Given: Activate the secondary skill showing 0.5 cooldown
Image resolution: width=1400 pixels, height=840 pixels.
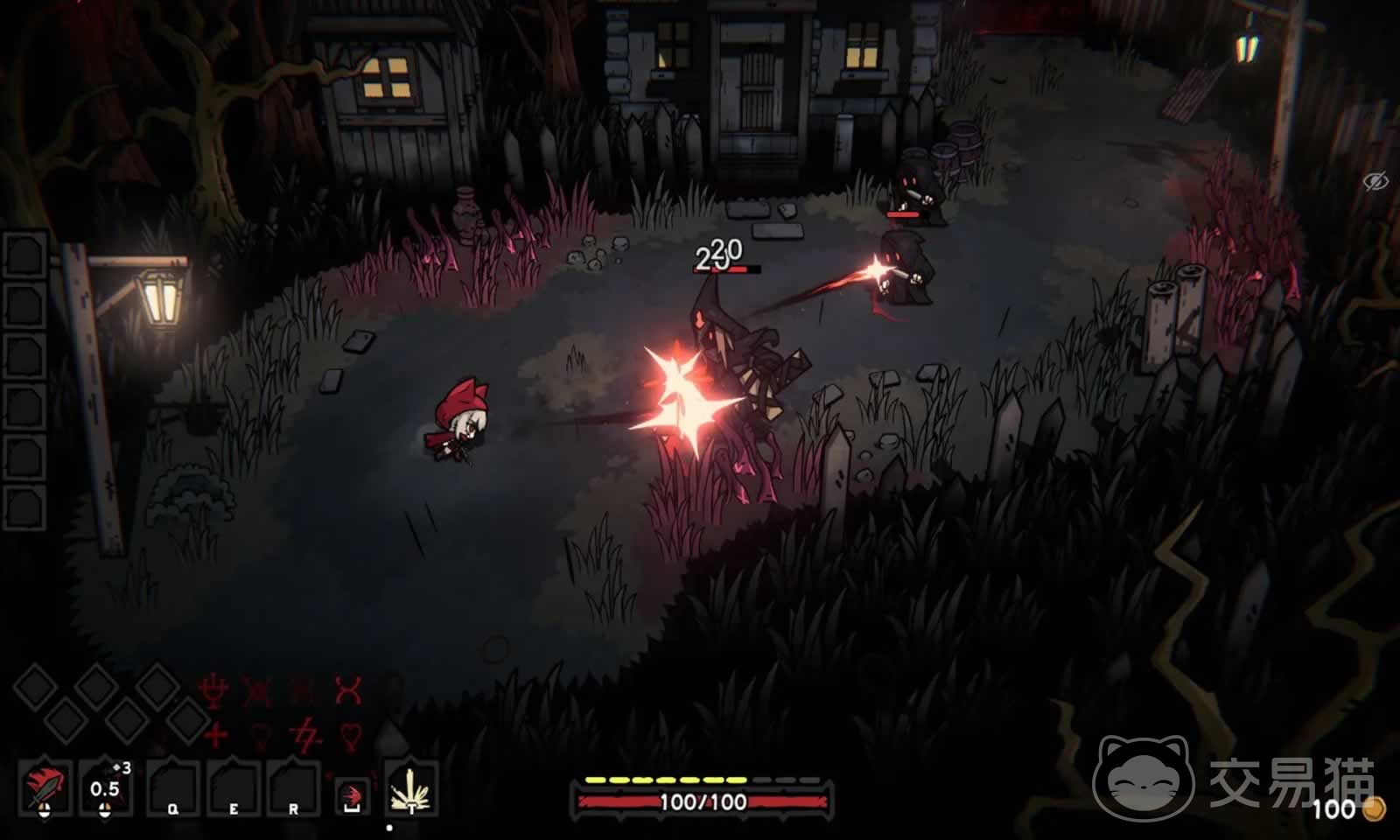Looking at the screenshot, I should pyautogui.click(x=105, y=787).
